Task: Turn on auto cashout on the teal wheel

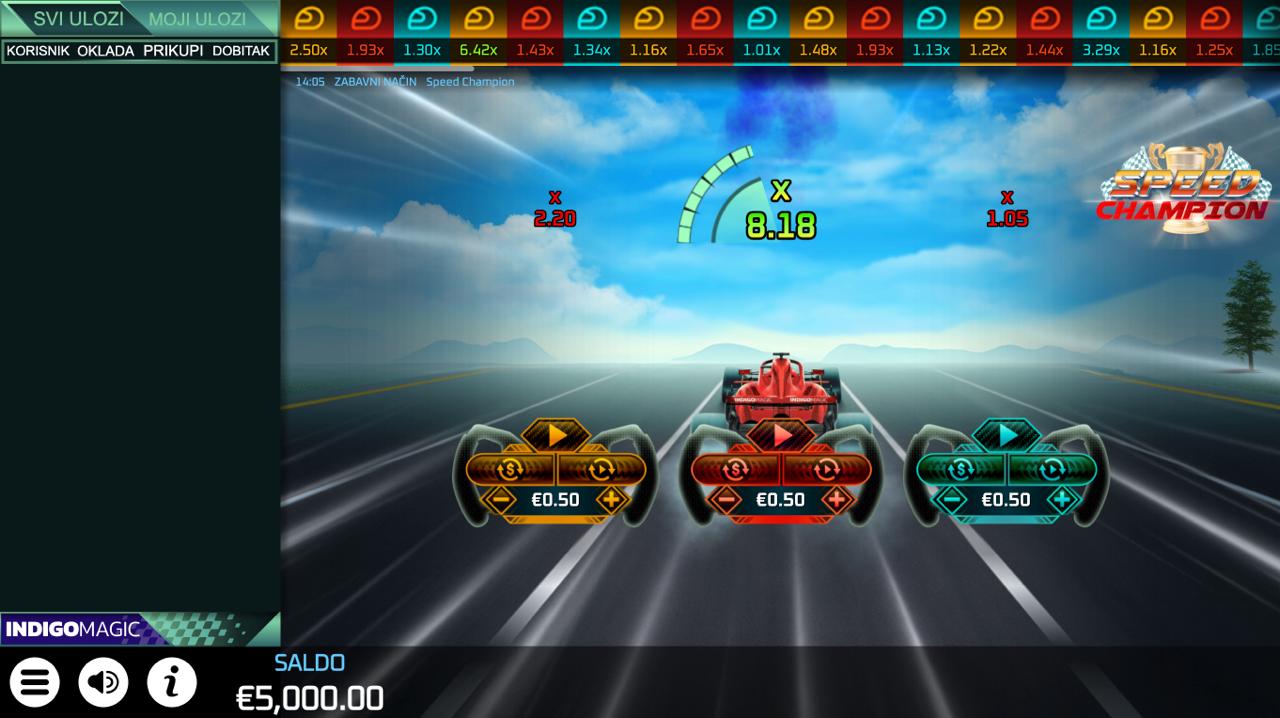Action: 961,468
